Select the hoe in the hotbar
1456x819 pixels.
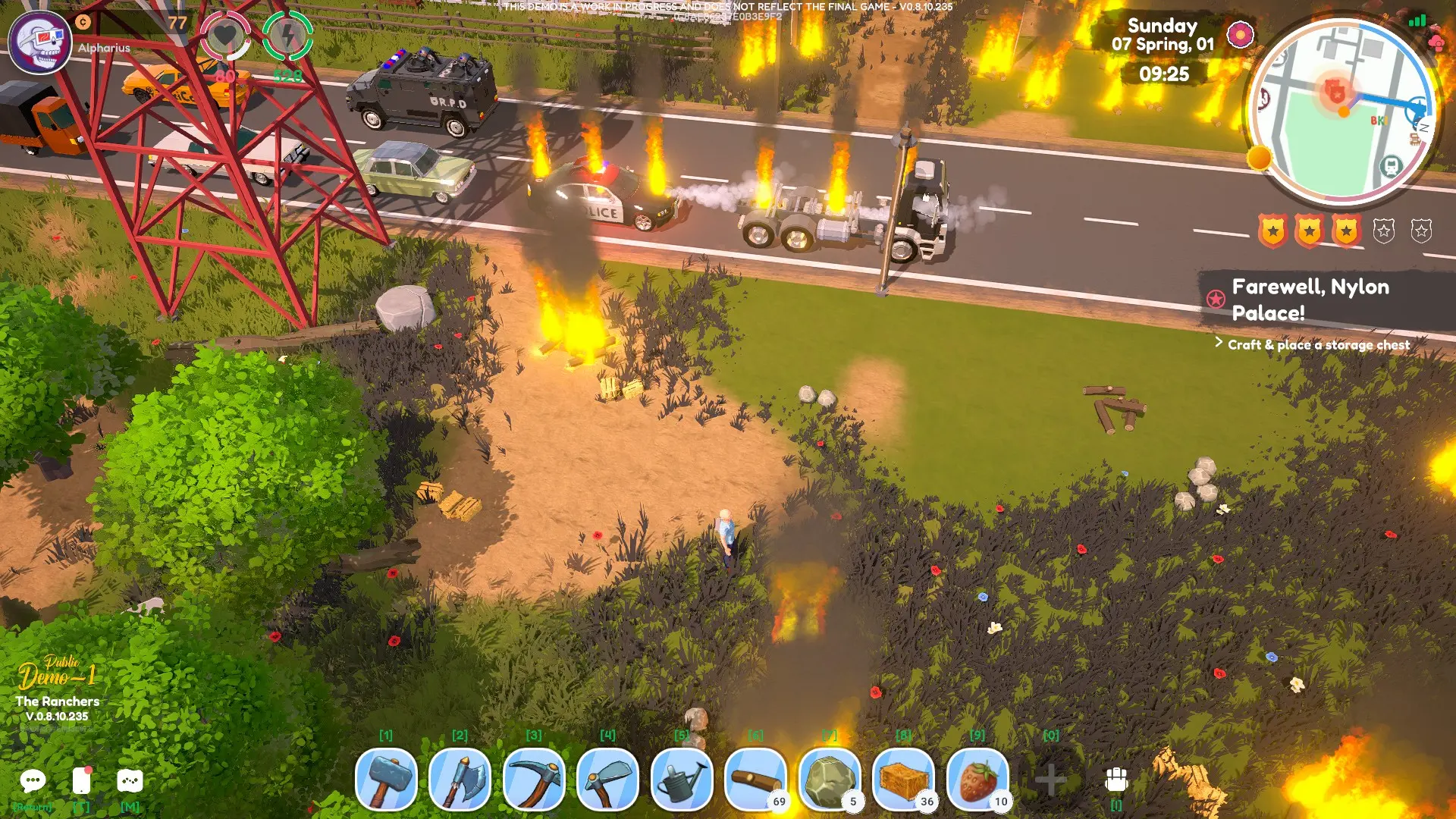(607, 780)
